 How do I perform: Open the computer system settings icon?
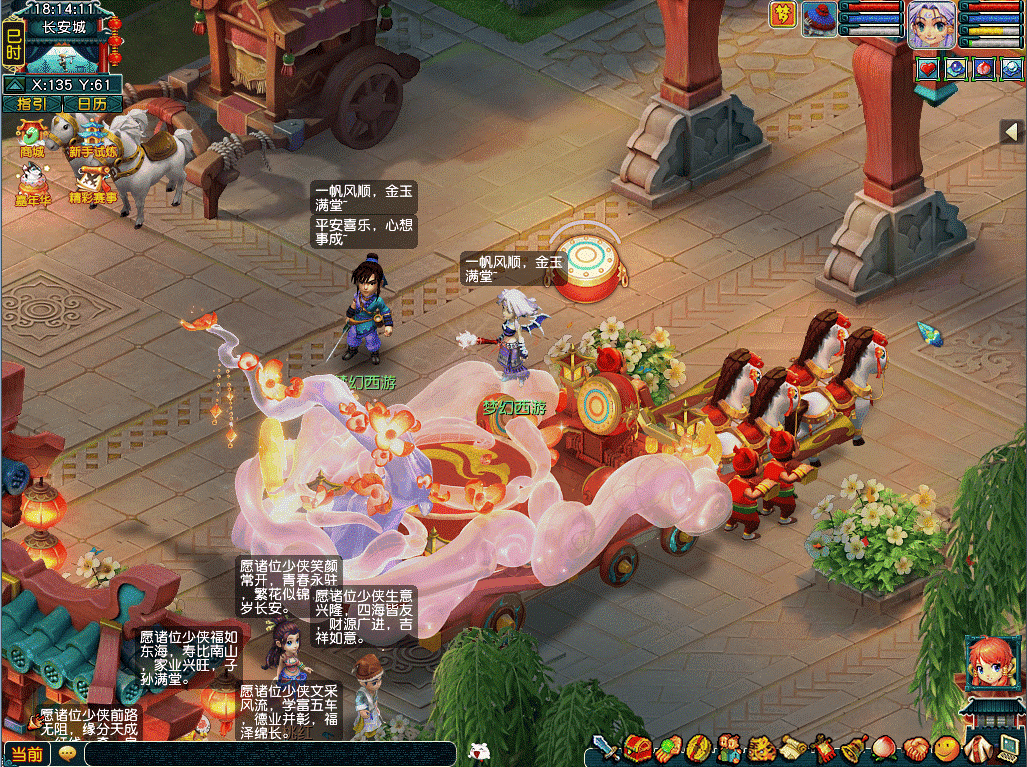point(1008,746)
